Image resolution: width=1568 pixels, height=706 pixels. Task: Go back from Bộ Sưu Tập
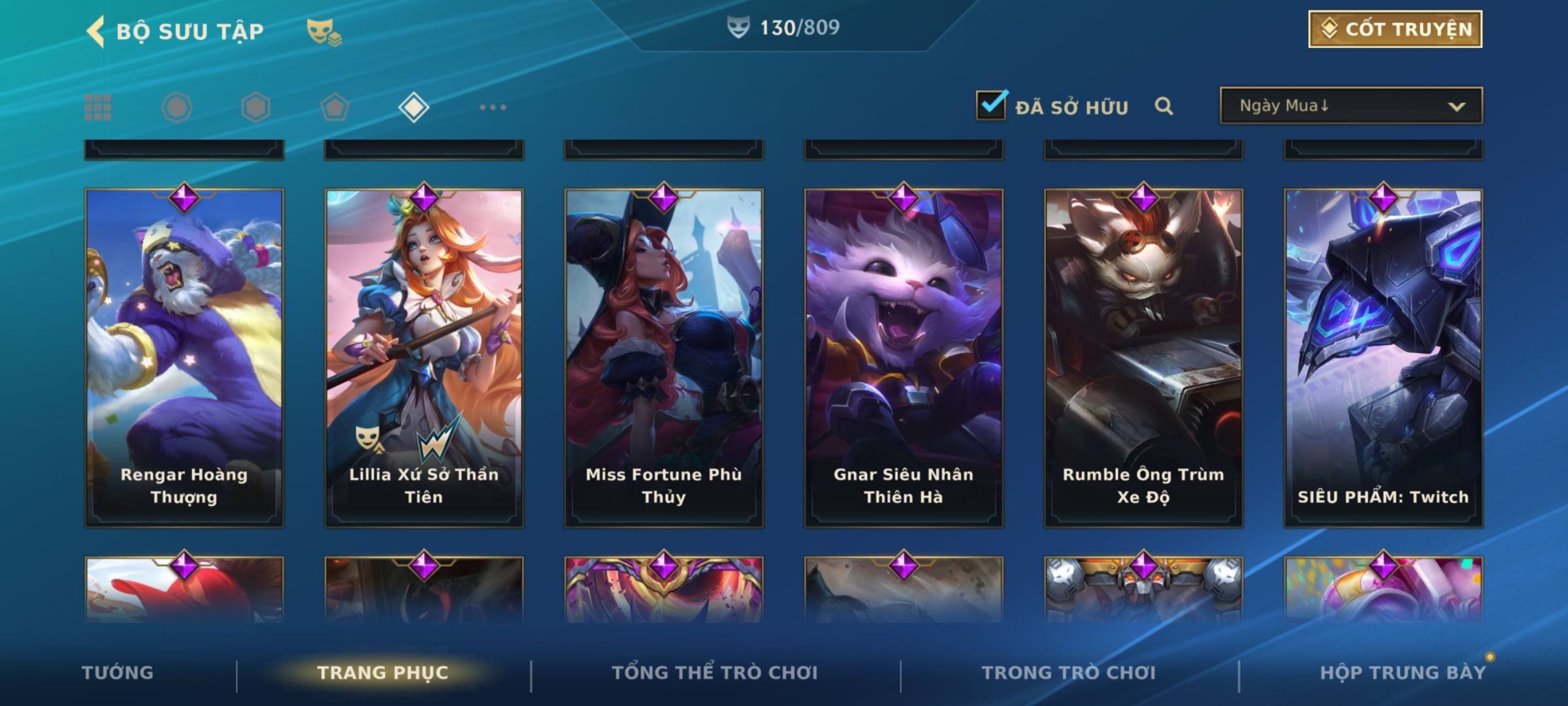pyautogui.click(x=97, y=31)
